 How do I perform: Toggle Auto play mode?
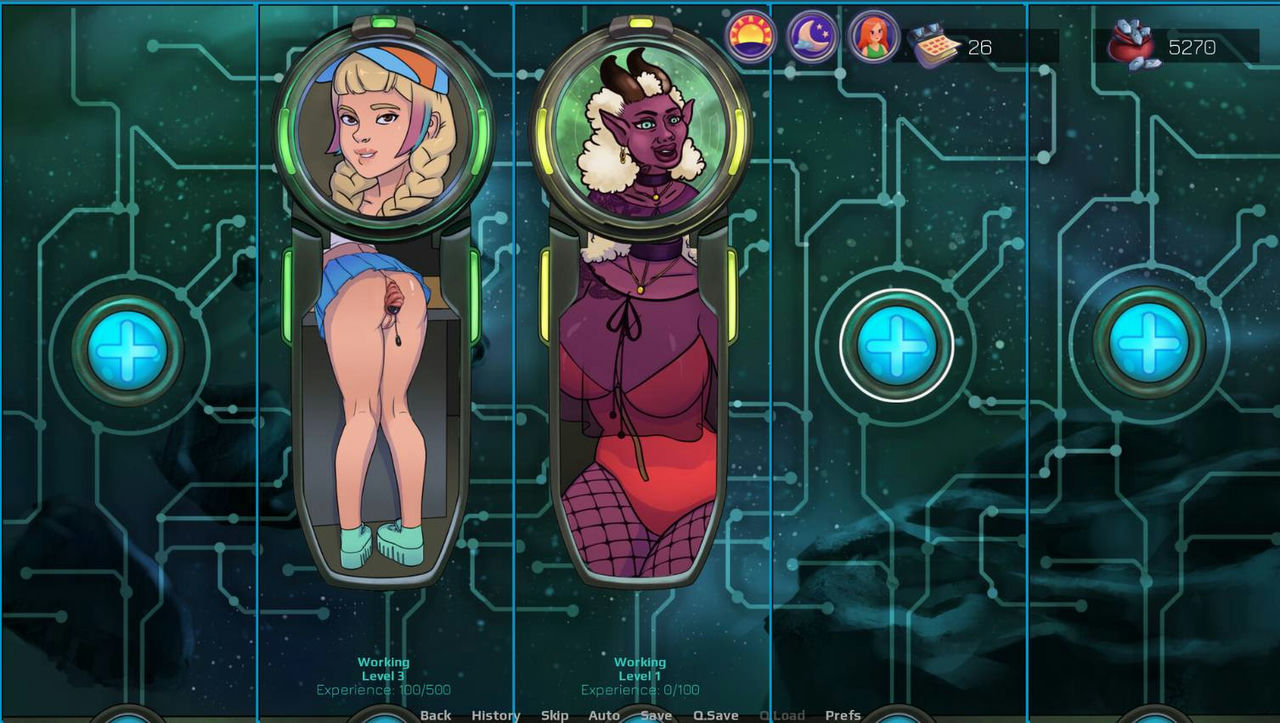coord(604,716)
